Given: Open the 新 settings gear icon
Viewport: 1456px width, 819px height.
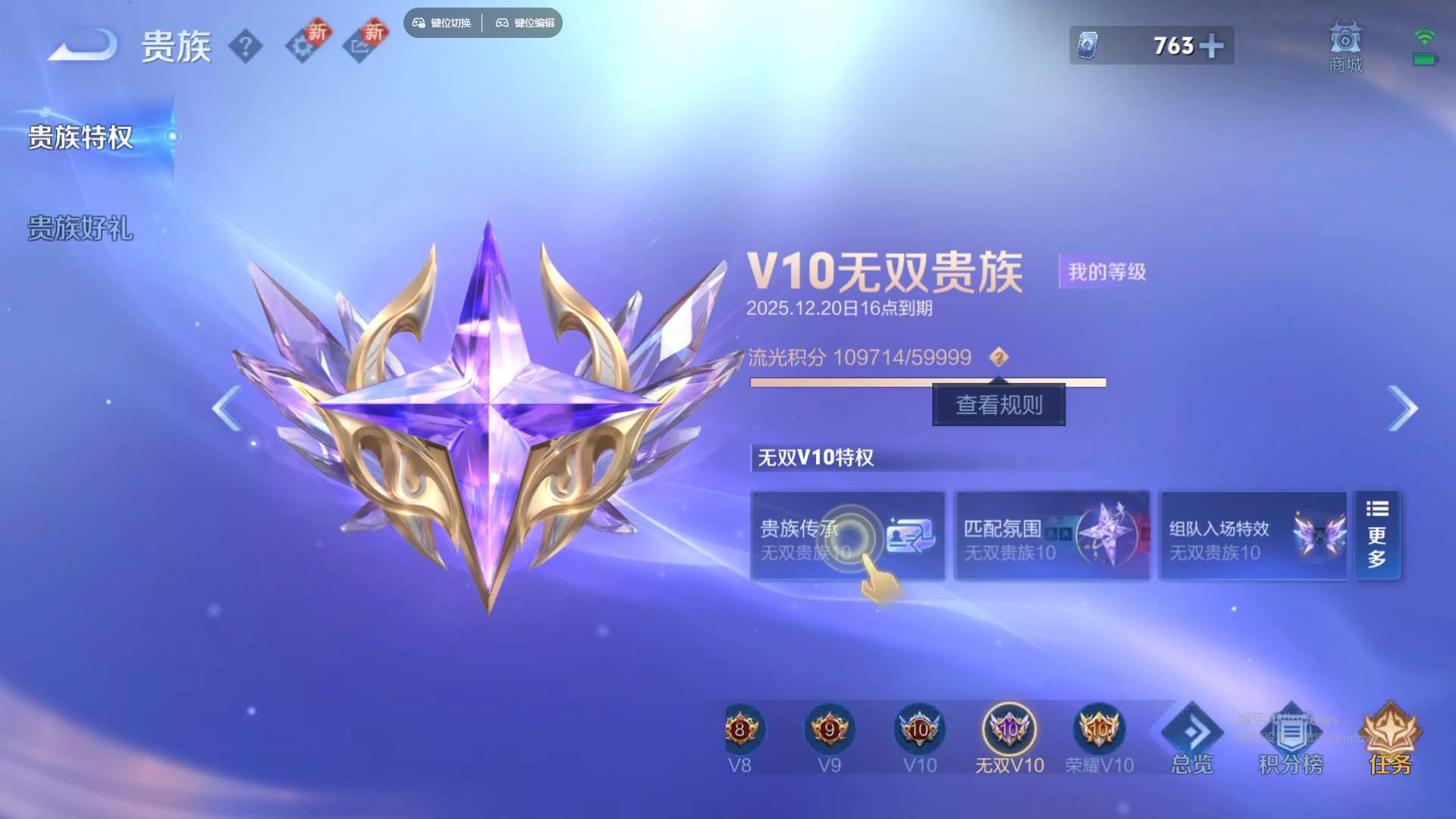Looking at the screenshot, I should pyautogui.click(x=305, y=43).
